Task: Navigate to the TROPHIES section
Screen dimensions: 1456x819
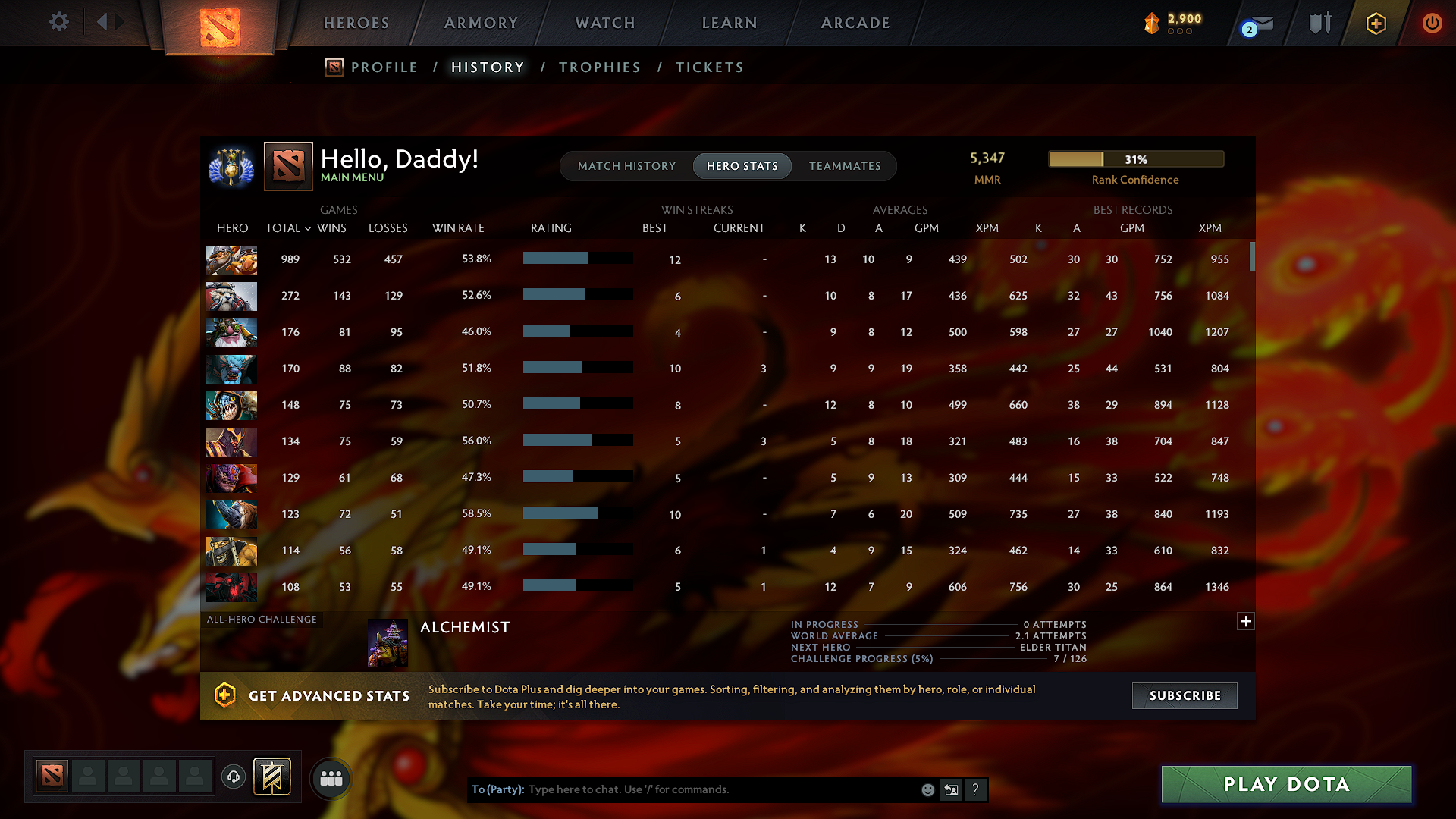Action: click(599, 67)
